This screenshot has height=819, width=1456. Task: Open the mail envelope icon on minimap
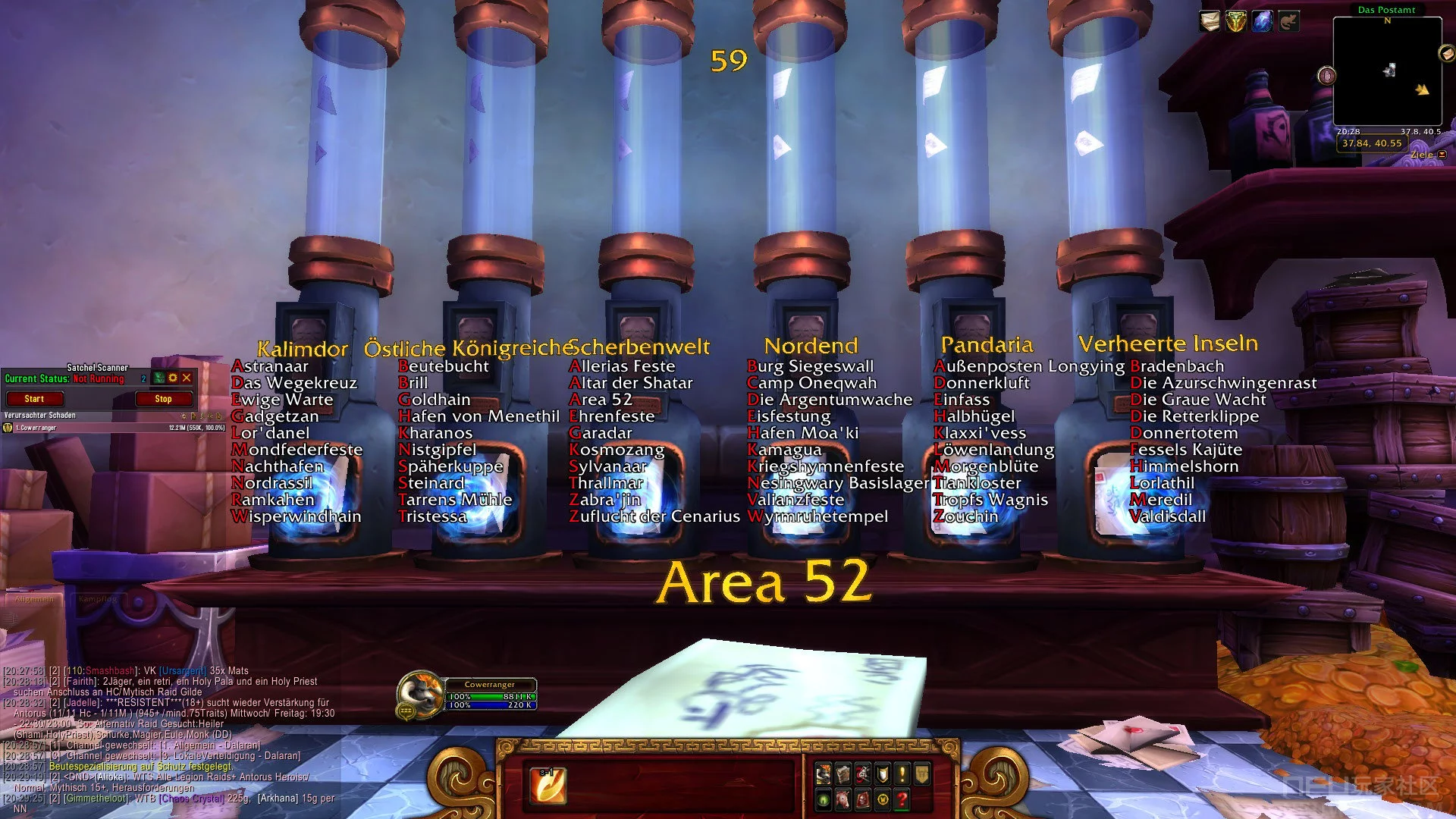pyautogui.click(x=1446, y=53)
